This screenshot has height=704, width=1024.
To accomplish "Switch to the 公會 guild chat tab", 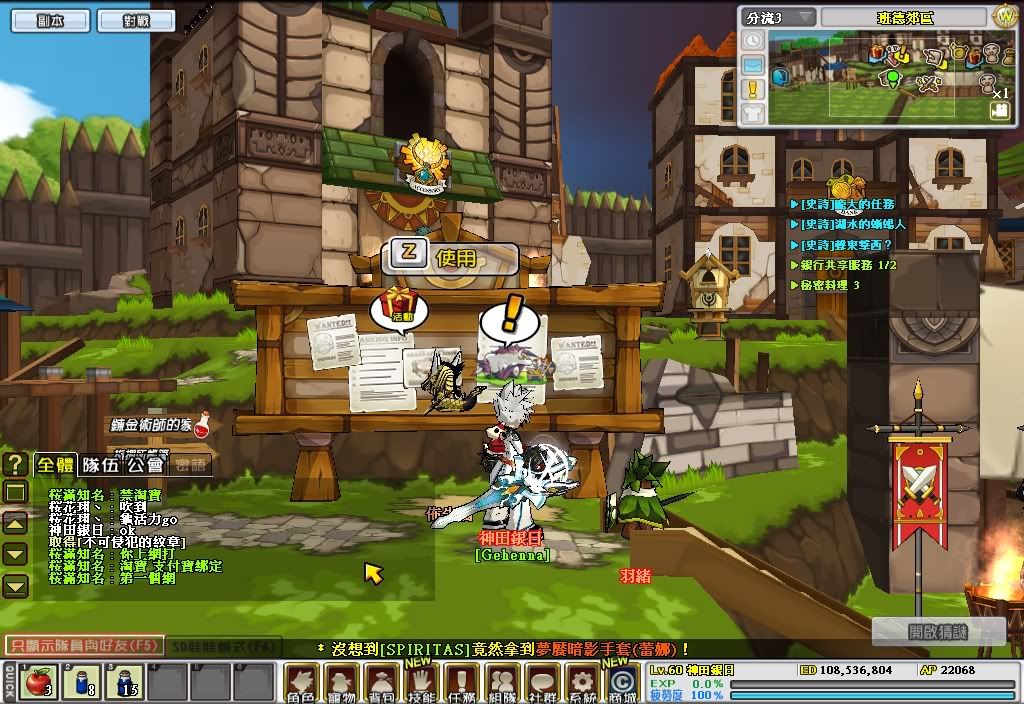I will (x=146, y=464).
